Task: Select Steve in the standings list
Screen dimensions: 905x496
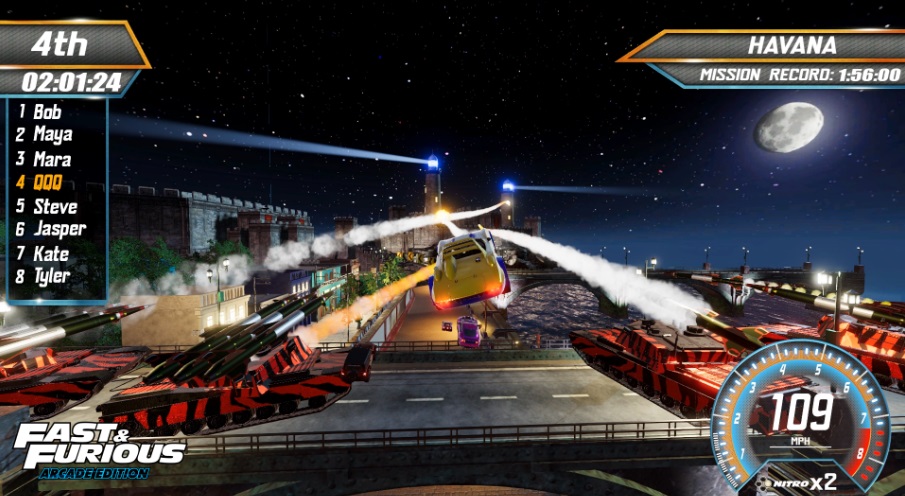Action: (54, 207)
